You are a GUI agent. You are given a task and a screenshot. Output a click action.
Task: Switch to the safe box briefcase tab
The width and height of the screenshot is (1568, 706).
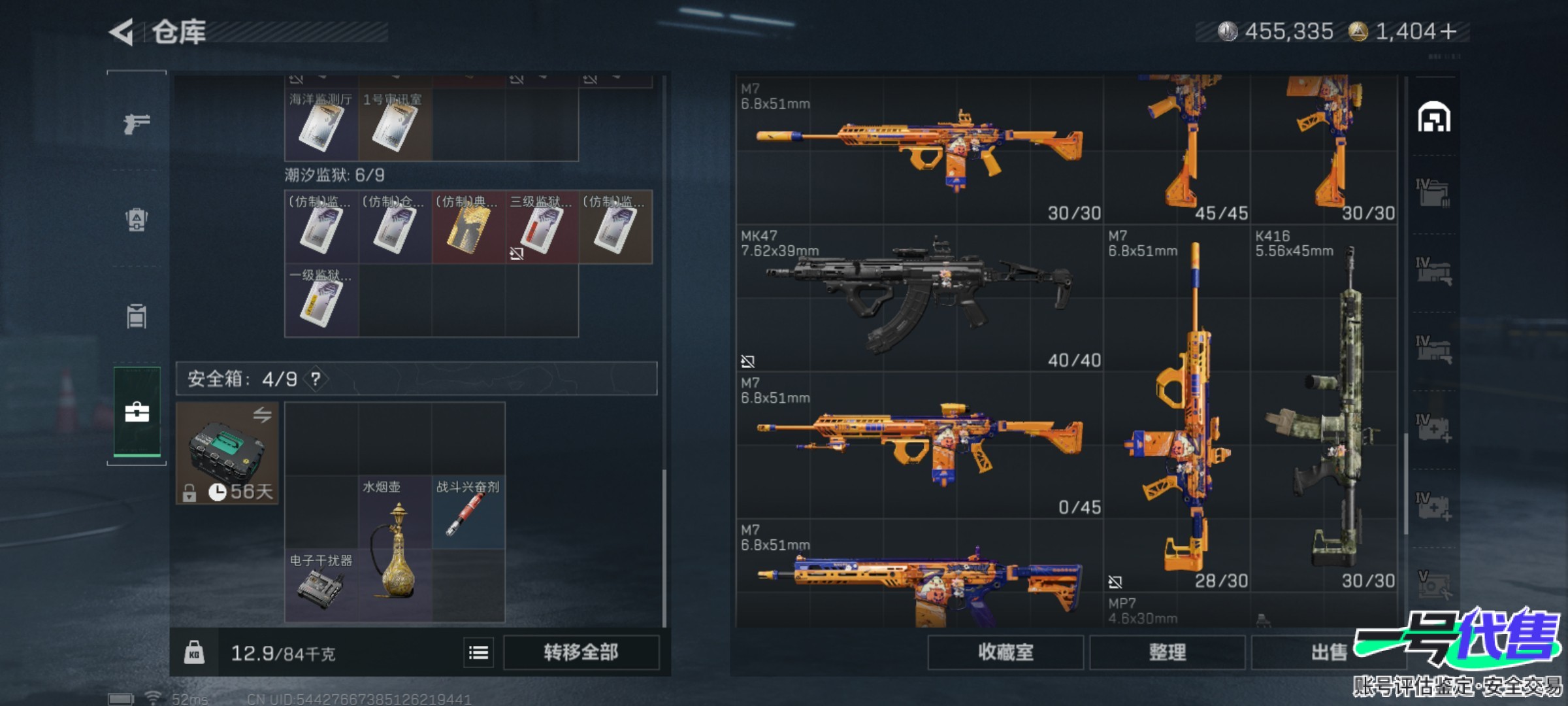137,412
